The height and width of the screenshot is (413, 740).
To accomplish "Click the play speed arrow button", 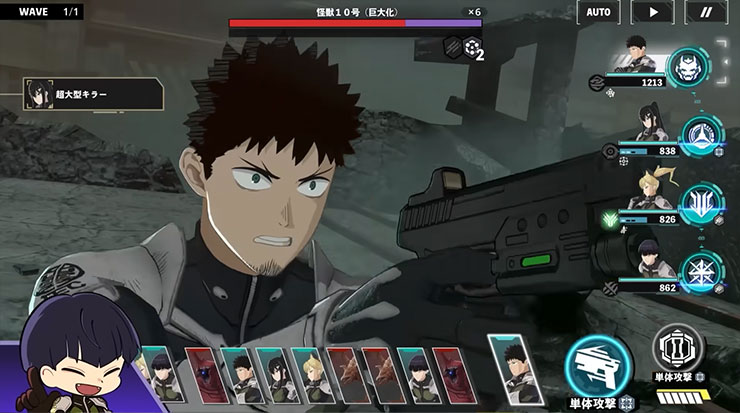I will [654, 12].
